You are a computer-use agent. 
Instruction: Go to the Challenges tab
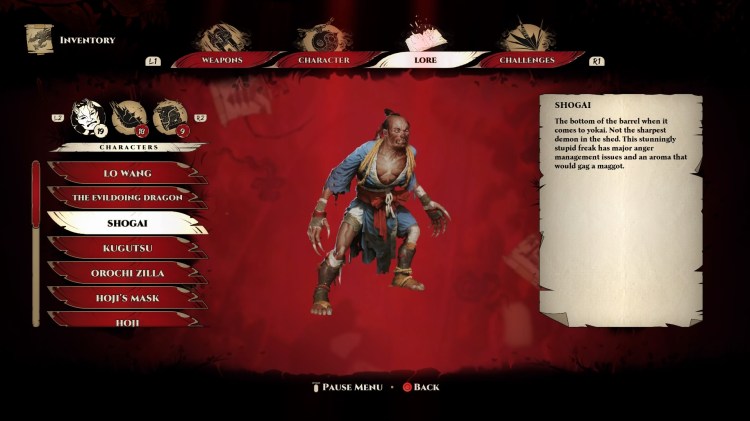pos(529,60)
